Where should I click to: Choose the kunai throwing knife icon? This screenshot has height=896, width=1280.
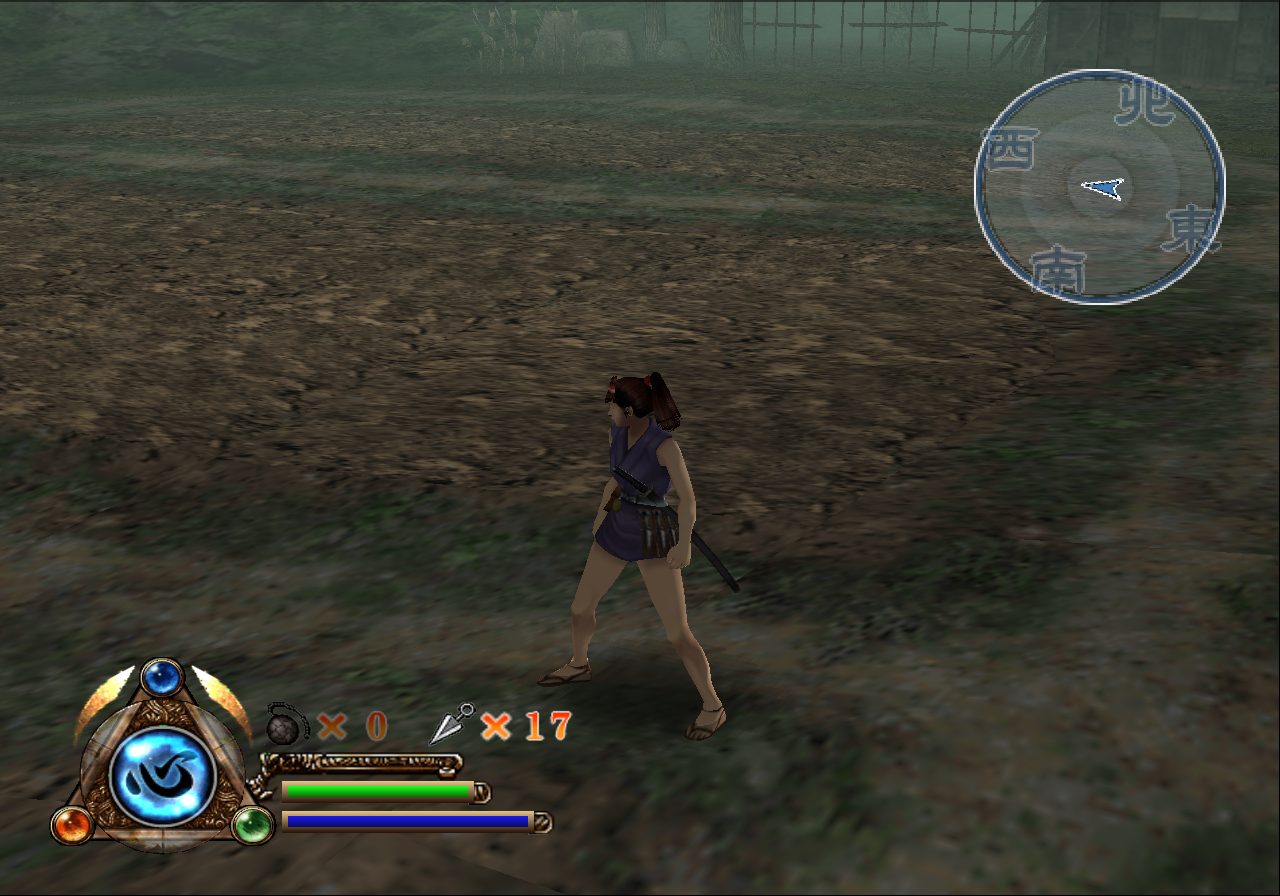[451, 724]
